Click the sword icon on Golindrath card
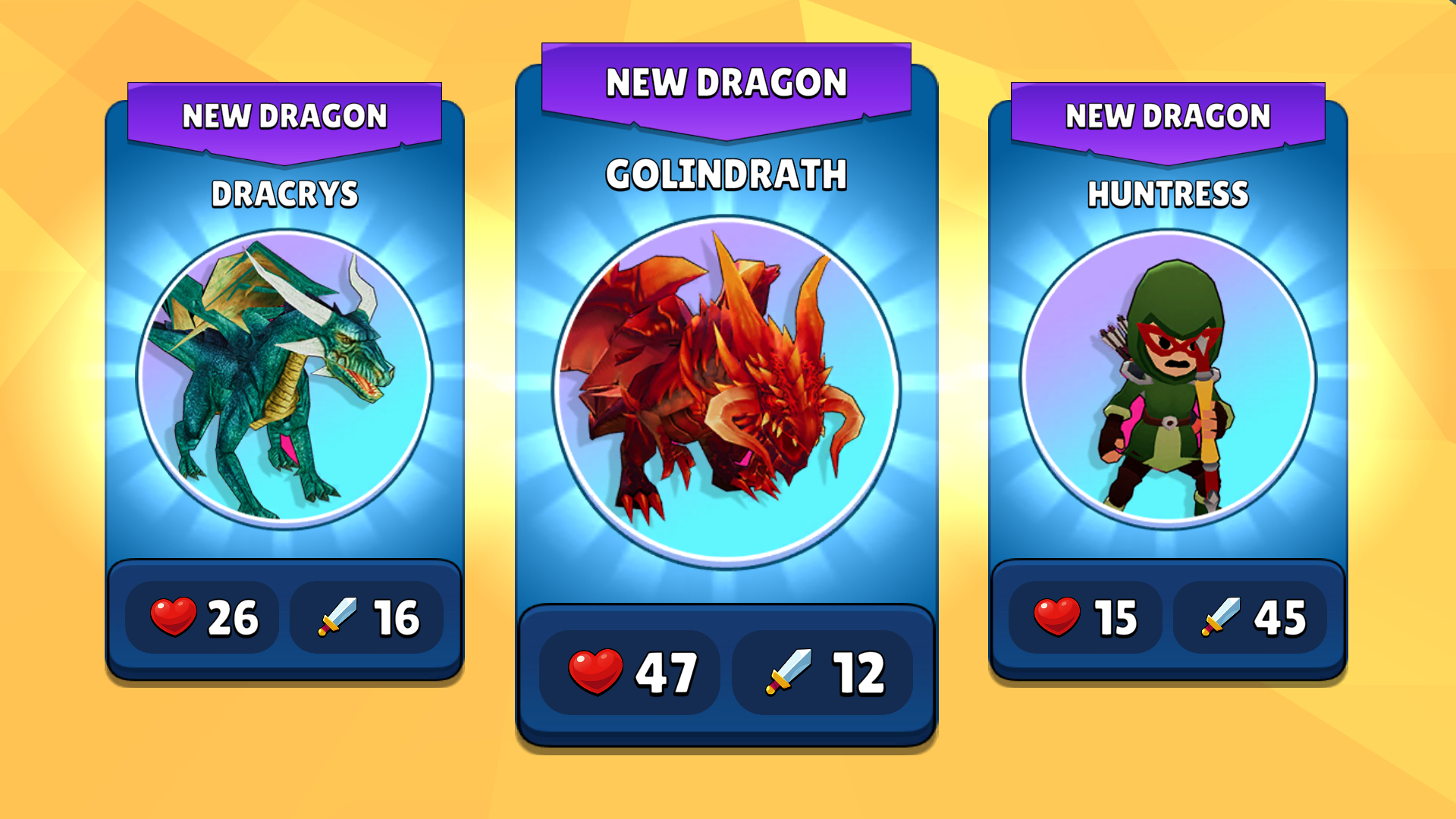 point(789,671)
